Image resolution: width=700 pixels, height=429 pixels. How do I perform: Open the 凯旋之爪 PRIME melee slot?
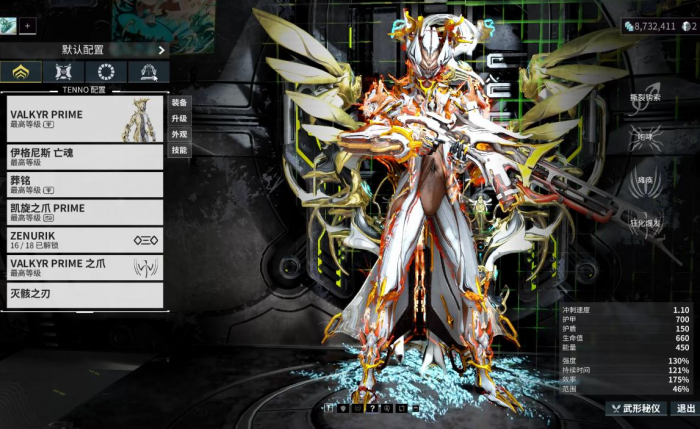84,212
